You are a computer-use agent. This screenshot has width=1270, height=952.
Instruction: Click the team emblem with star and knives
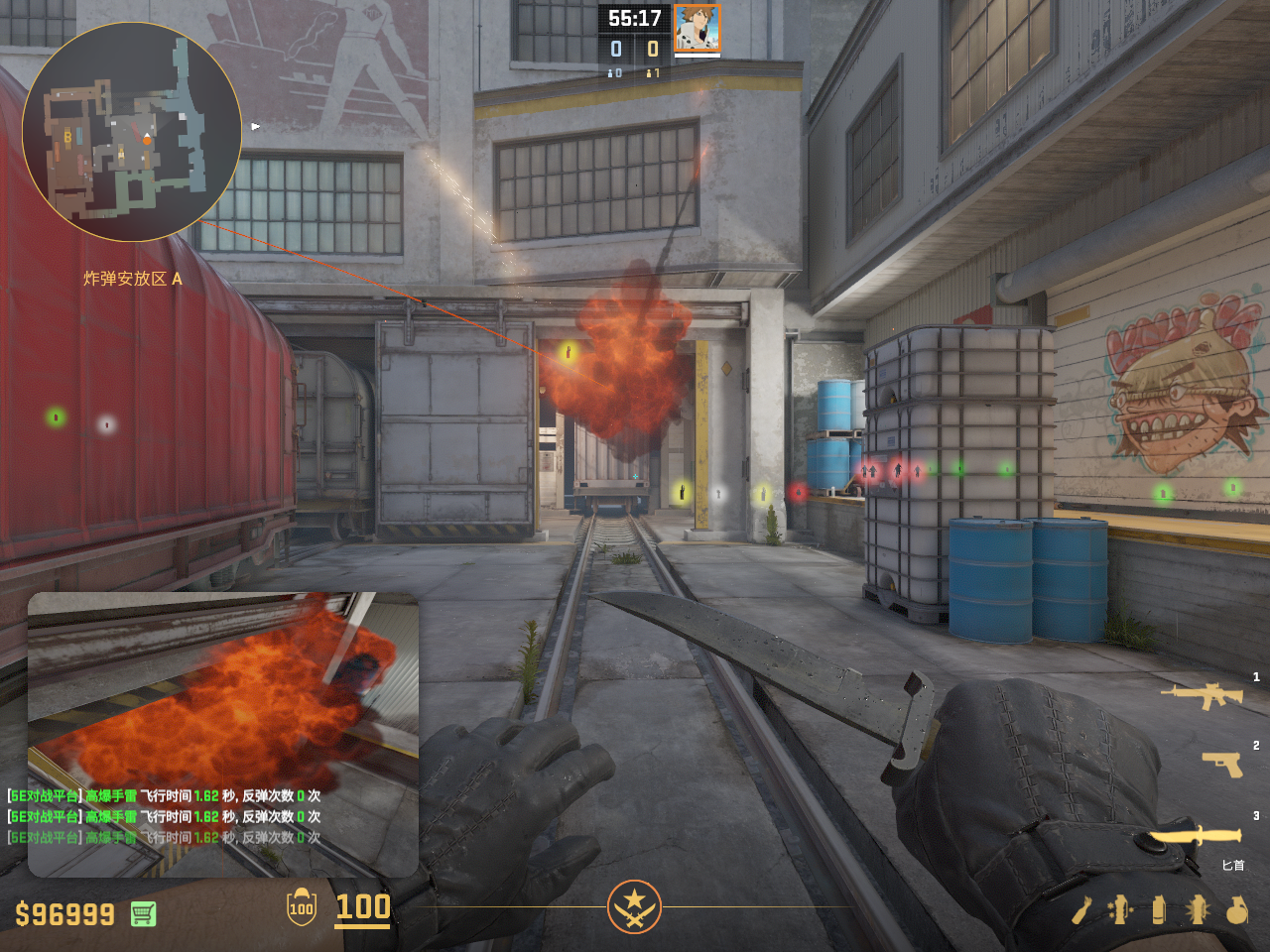coord(634,906)
